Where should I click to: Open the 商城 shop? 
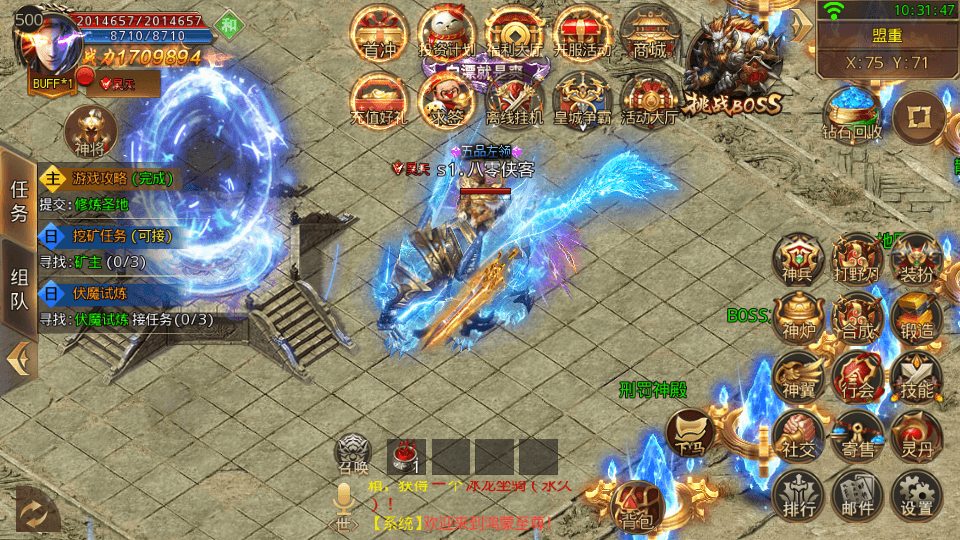[x=650, y=35]
